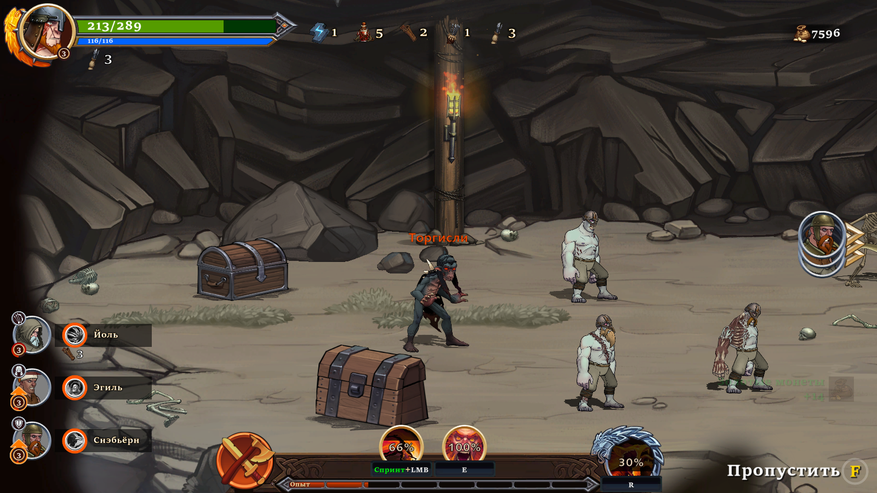
Task: Activate Эгиль's orange-ringed ability icon
Action: click(x=75, y=387)
